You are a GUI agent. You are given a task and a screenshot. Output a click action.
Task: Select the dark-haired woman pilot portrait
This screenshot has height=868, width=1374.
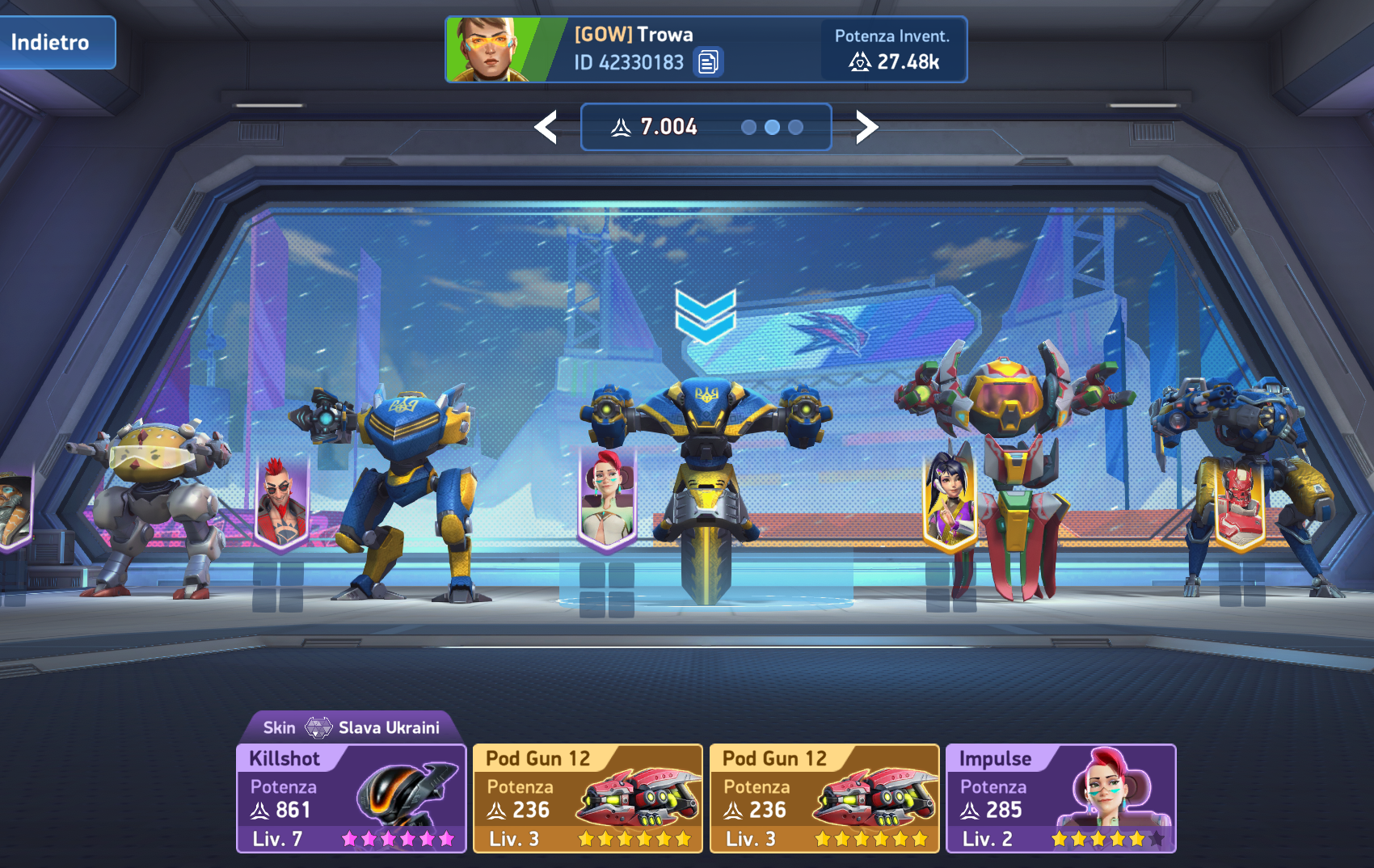pyautogui.click(x=950, y=497)
